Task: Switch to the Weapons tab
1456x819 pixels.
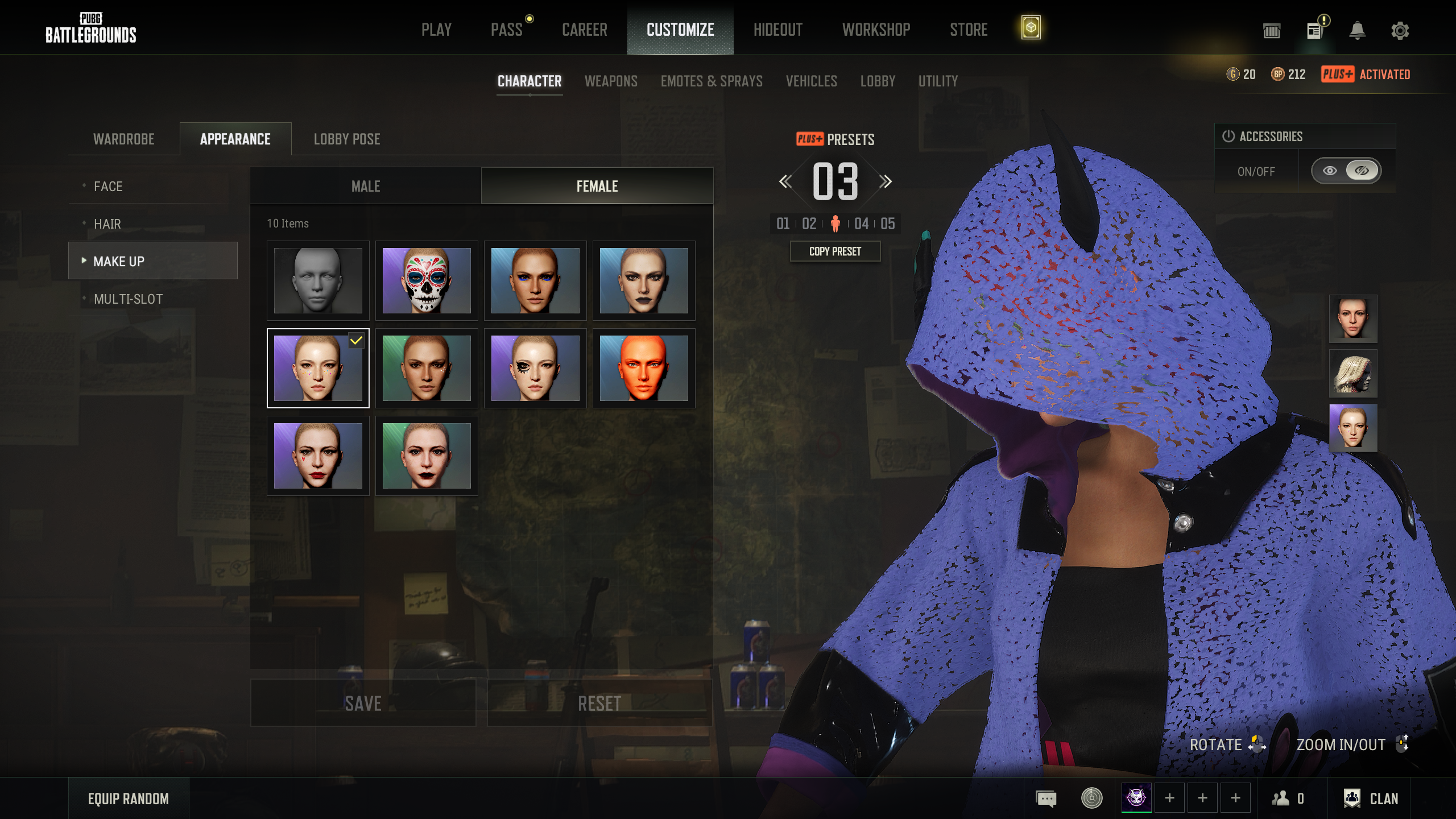Action: pyautogui.click(x=611, y=81)
